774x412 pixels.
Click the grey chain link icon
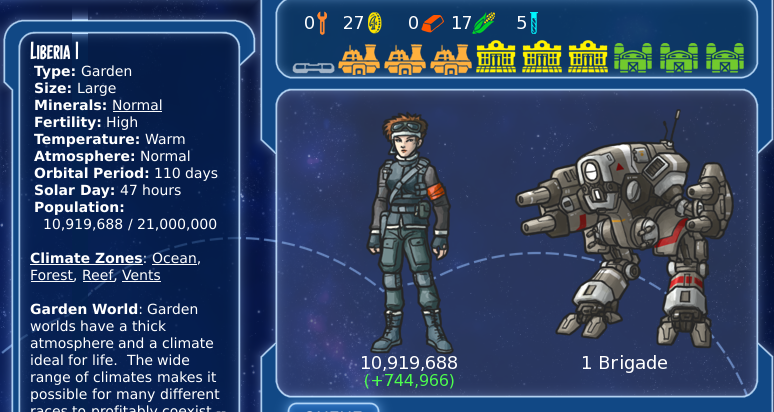(313, 67)
